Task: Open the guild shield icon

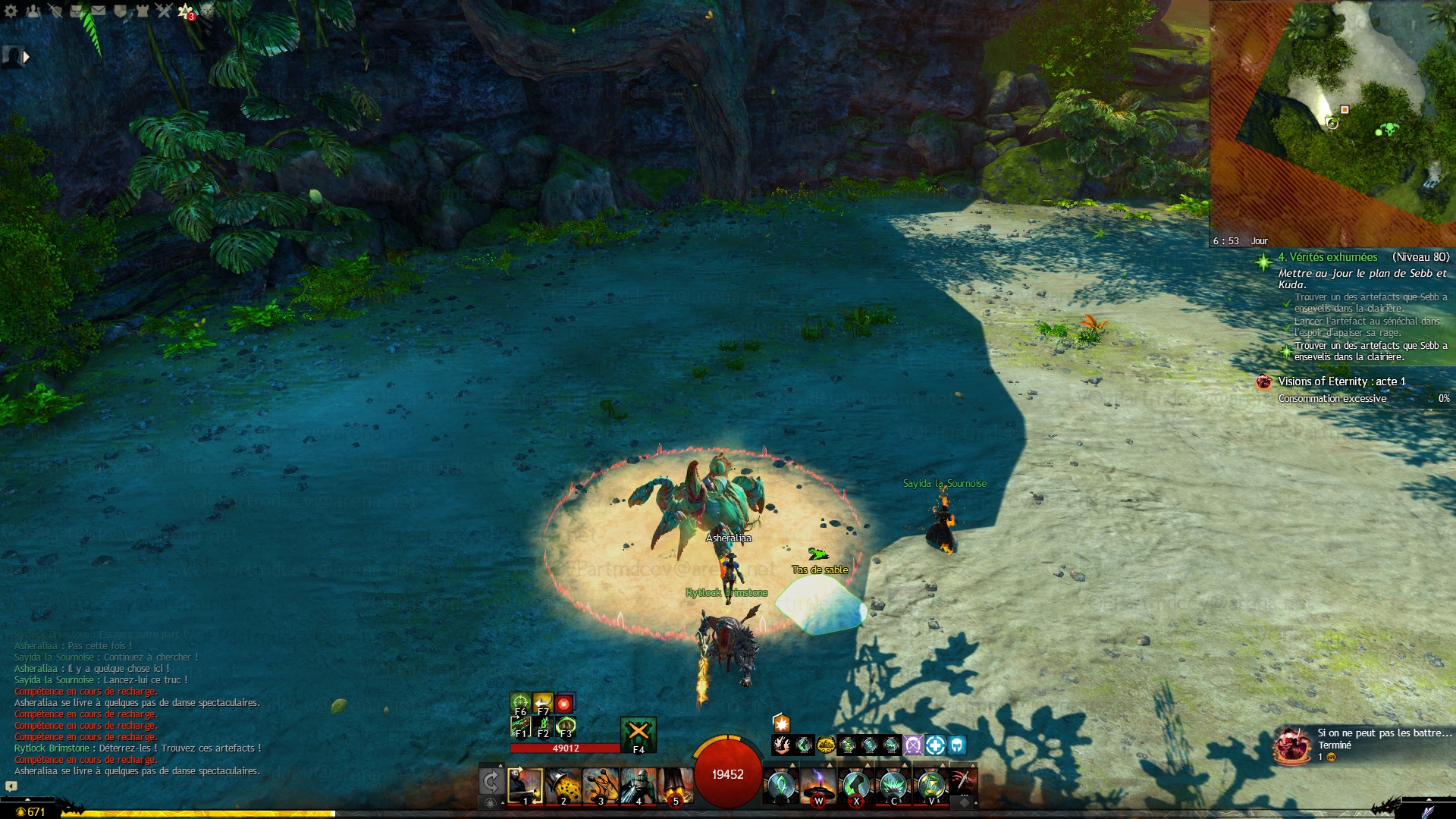Action: [121, 11]
